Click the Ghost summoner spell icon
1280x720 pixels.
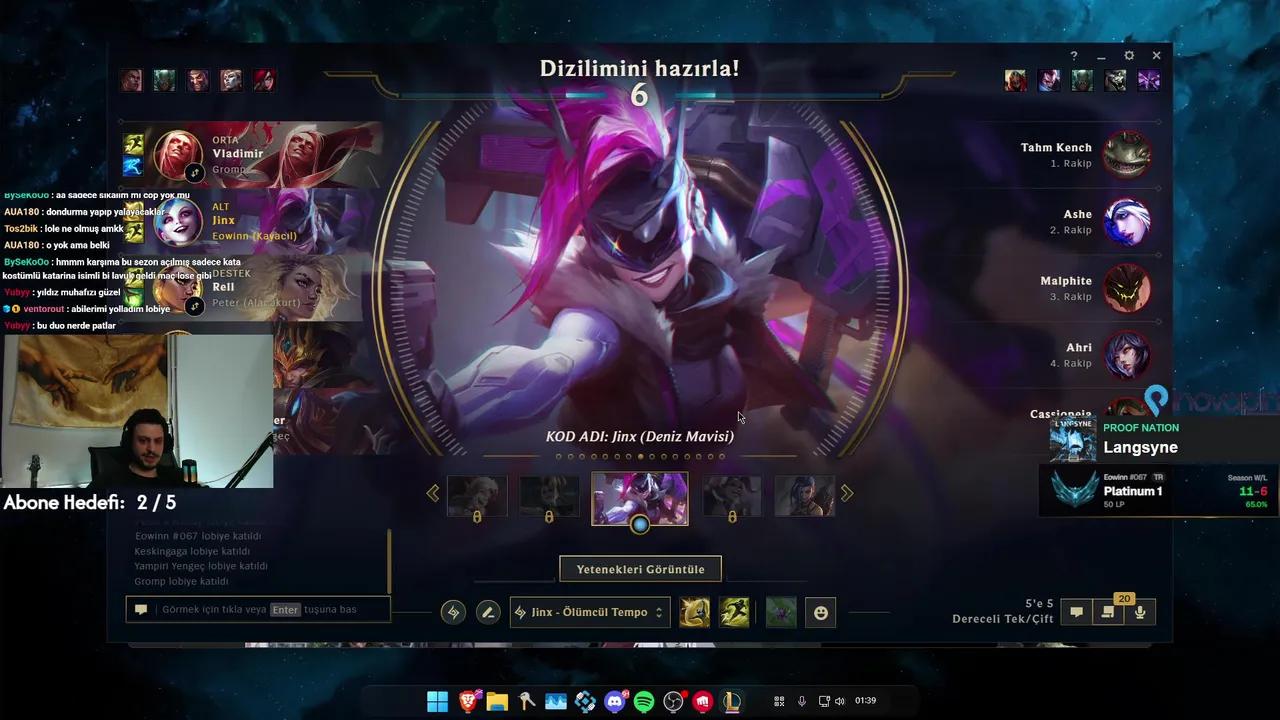(x=735, y=612)
